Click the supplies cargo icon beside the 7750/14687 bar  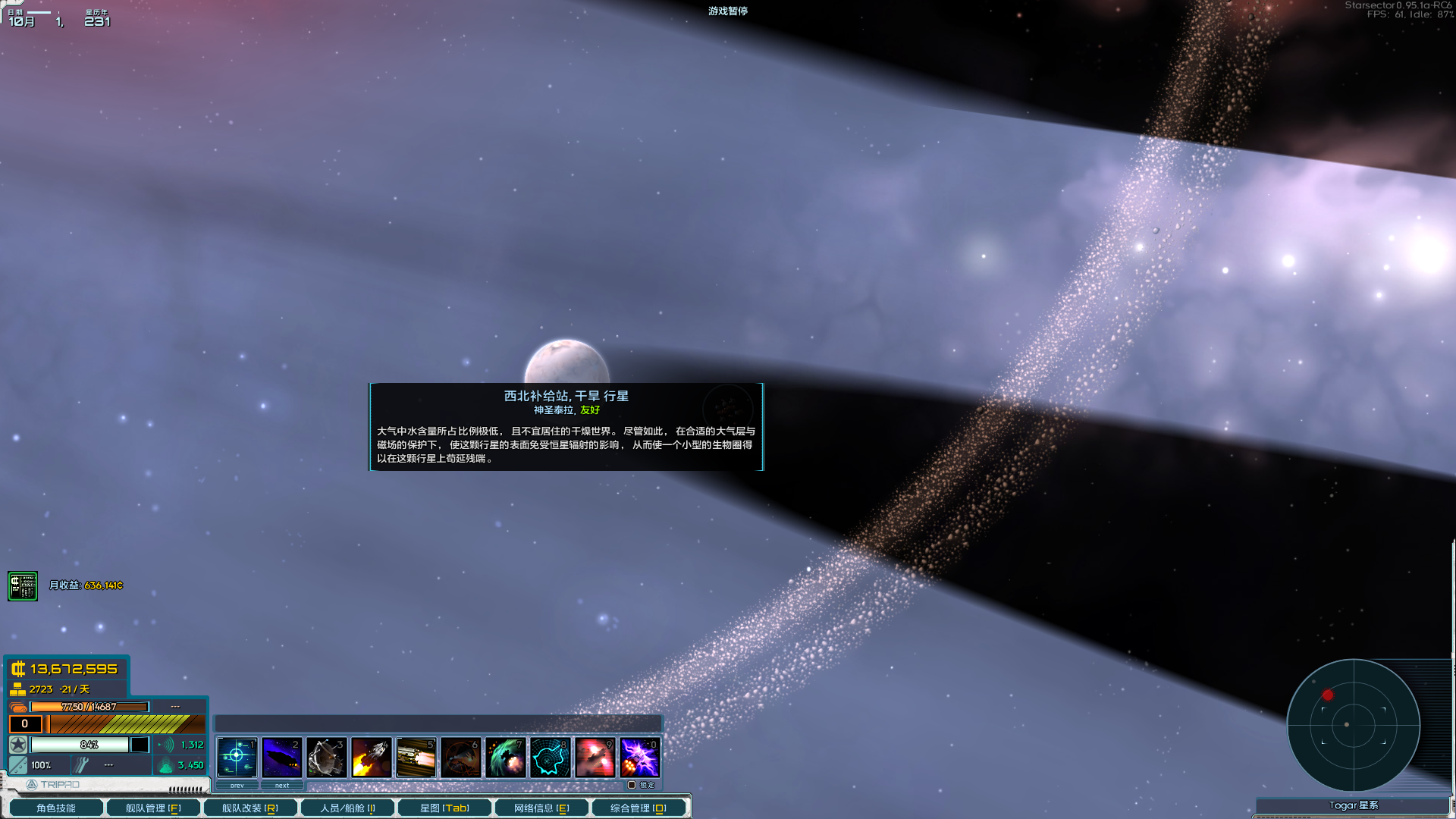tap(18, 707)
